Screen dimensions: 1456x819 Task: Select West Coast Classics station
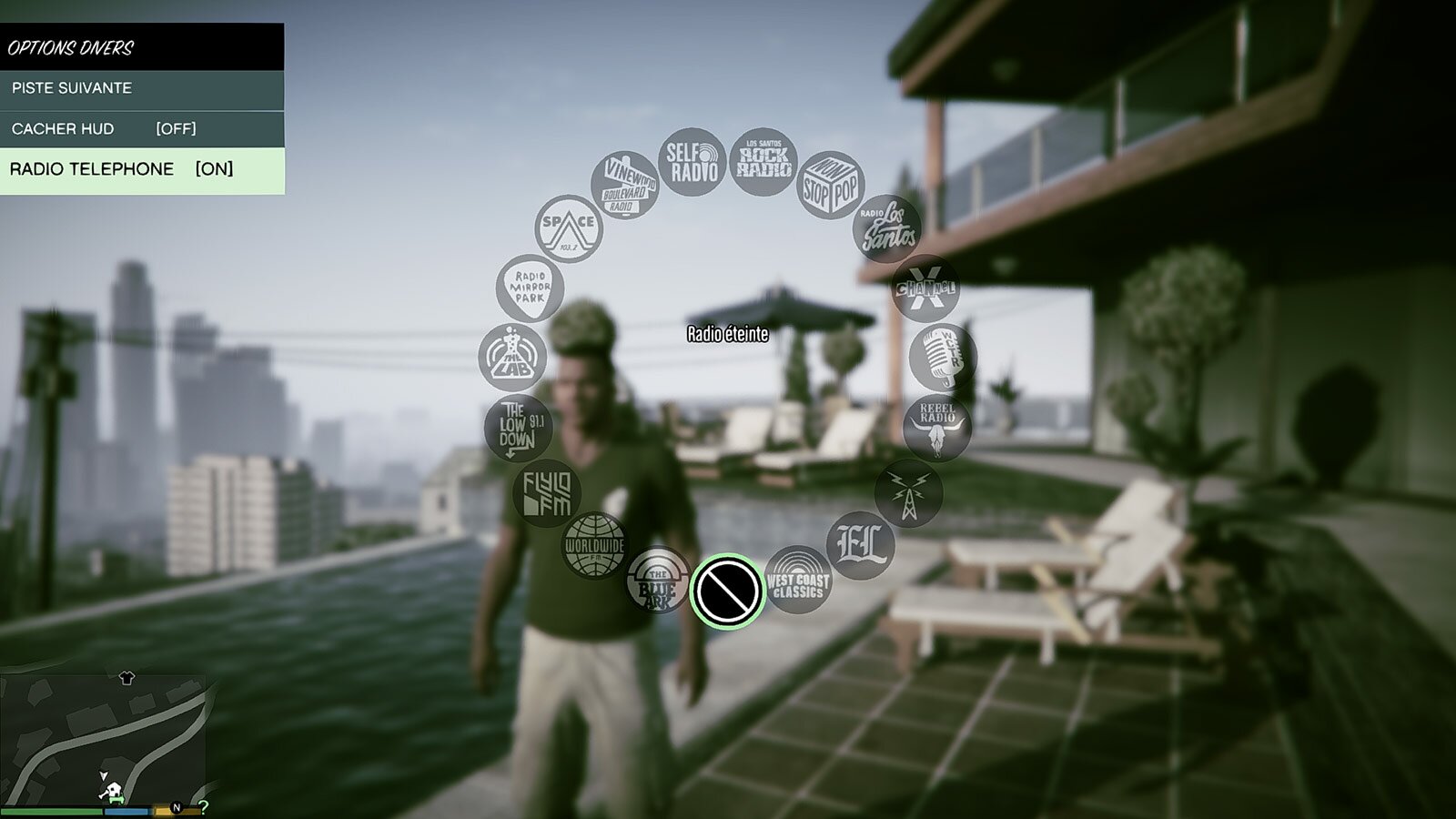click(x=797, y=580)
